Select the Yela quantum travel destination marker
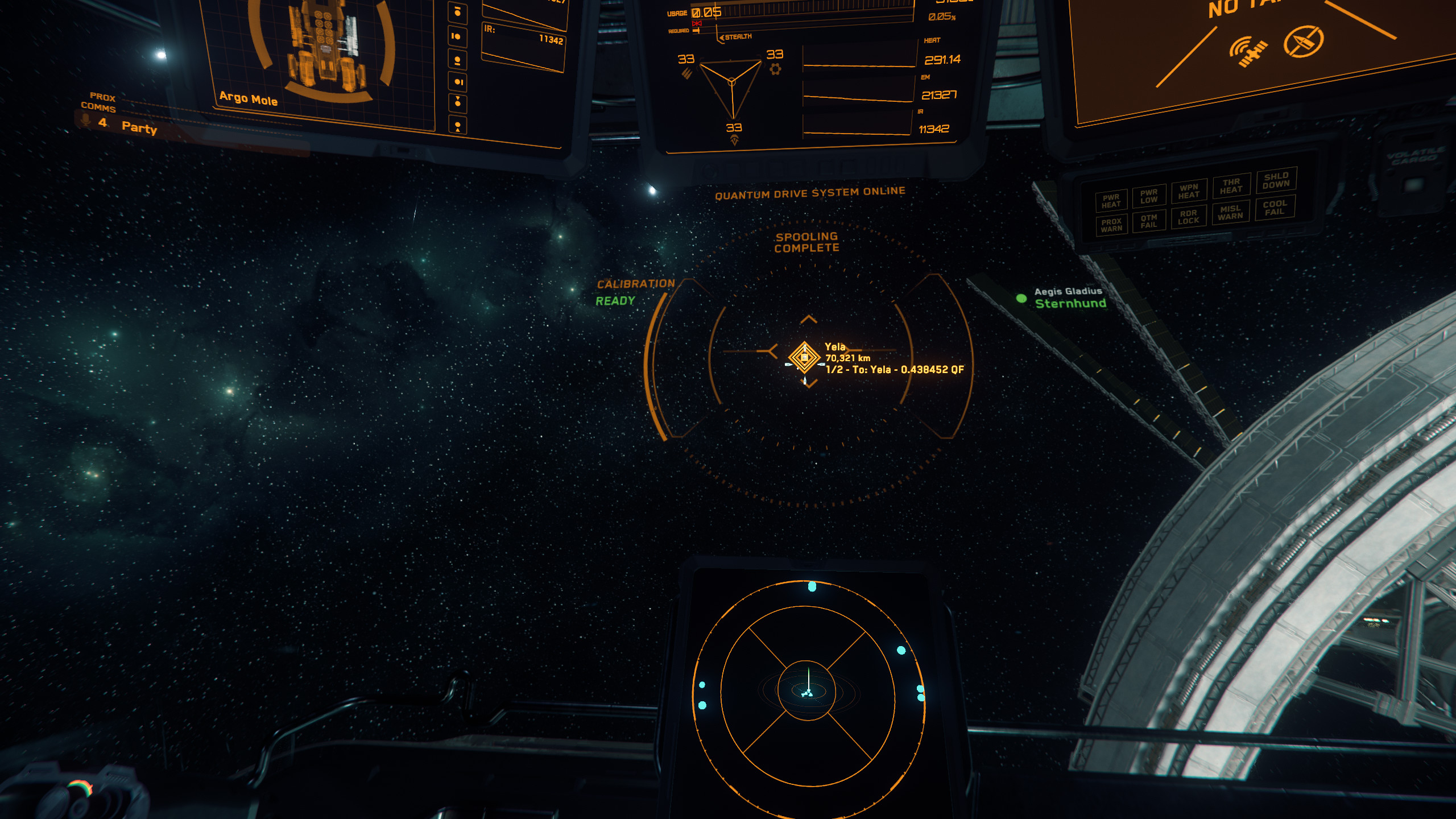Image resolution: width=1456 pixels, height=819 pixels. click(804, 358)
